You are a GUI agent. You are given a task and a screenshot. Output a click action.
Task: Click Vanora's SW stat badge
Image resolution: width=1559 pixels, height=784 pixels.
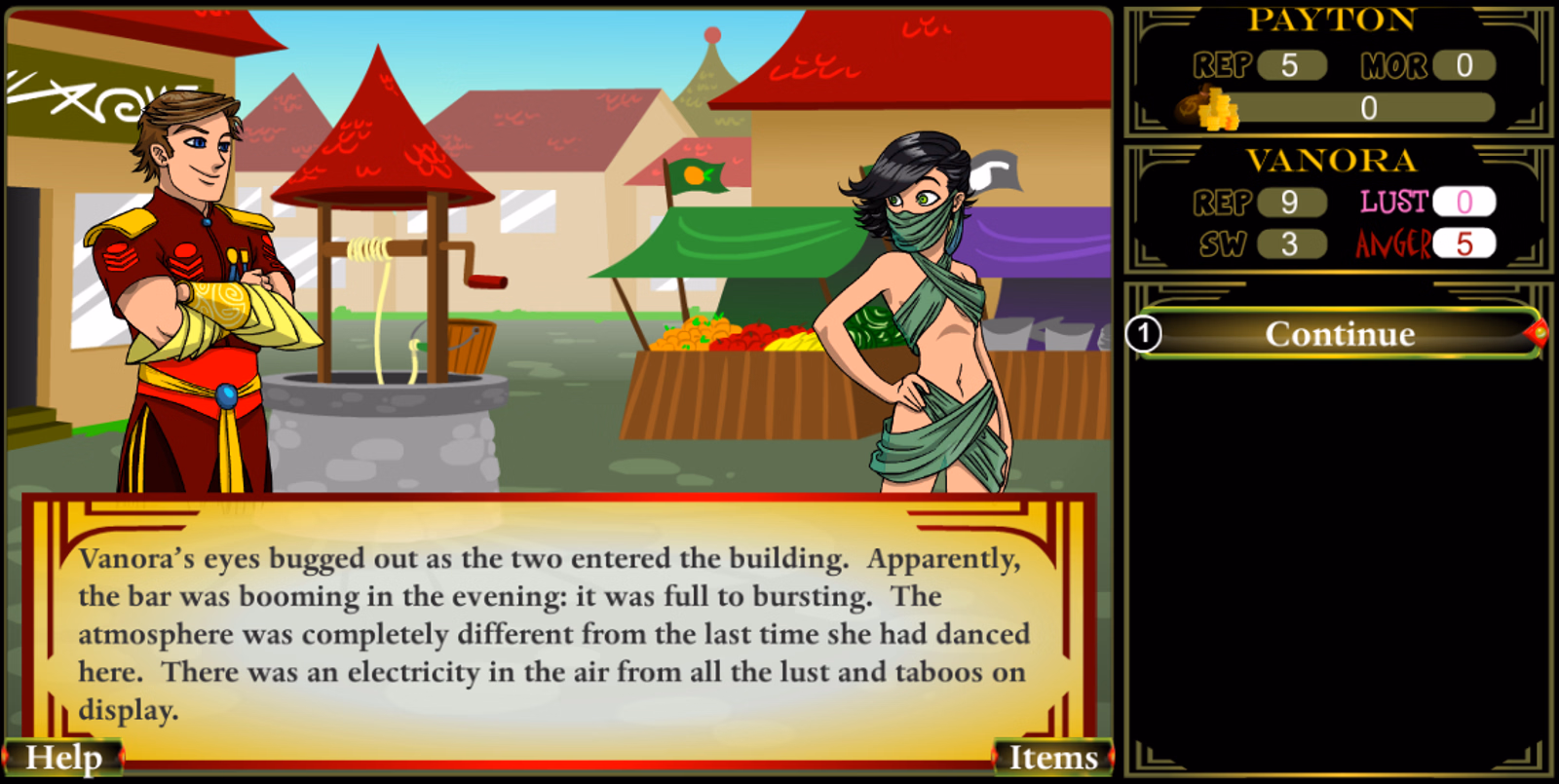tap(1292, 244)
